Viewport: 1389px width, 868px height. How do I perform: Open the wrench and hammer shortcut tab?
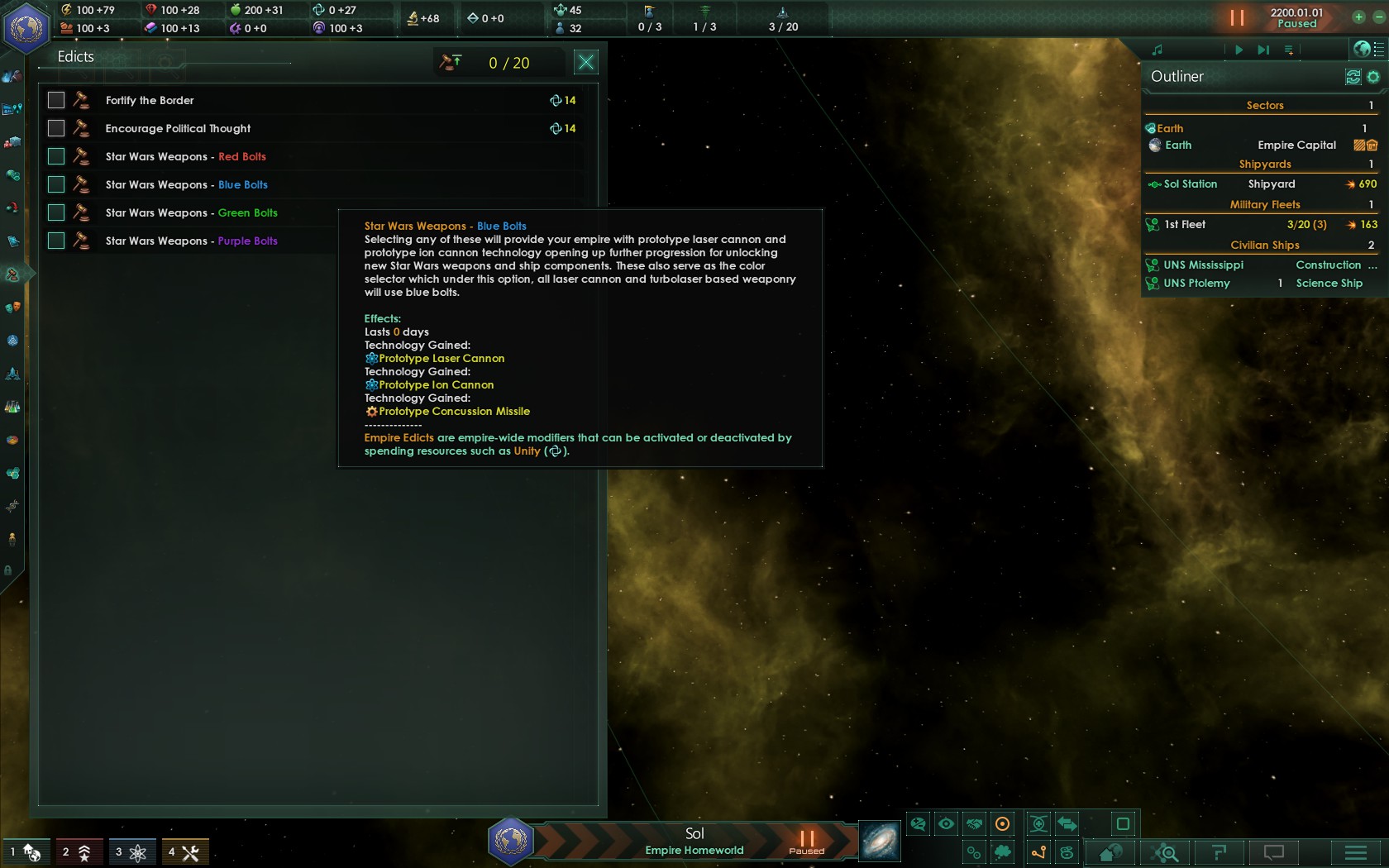(184, 852)
